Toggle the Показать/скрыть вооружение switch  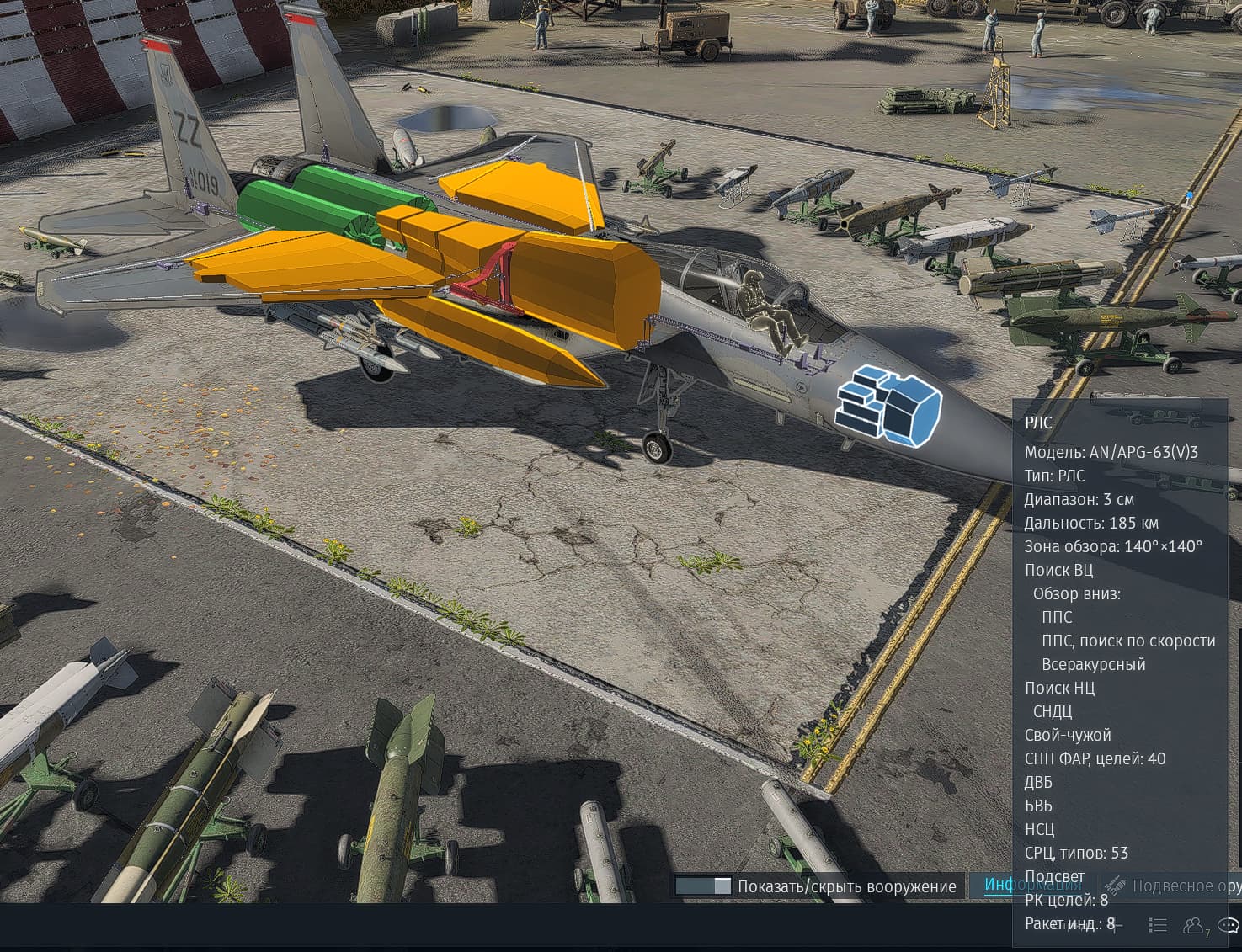(703, 886)
